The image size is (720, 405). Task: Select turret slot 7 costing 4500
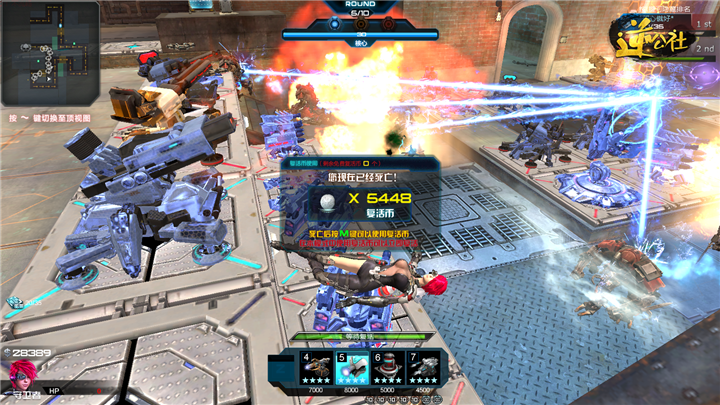click(x=424, y=368)
